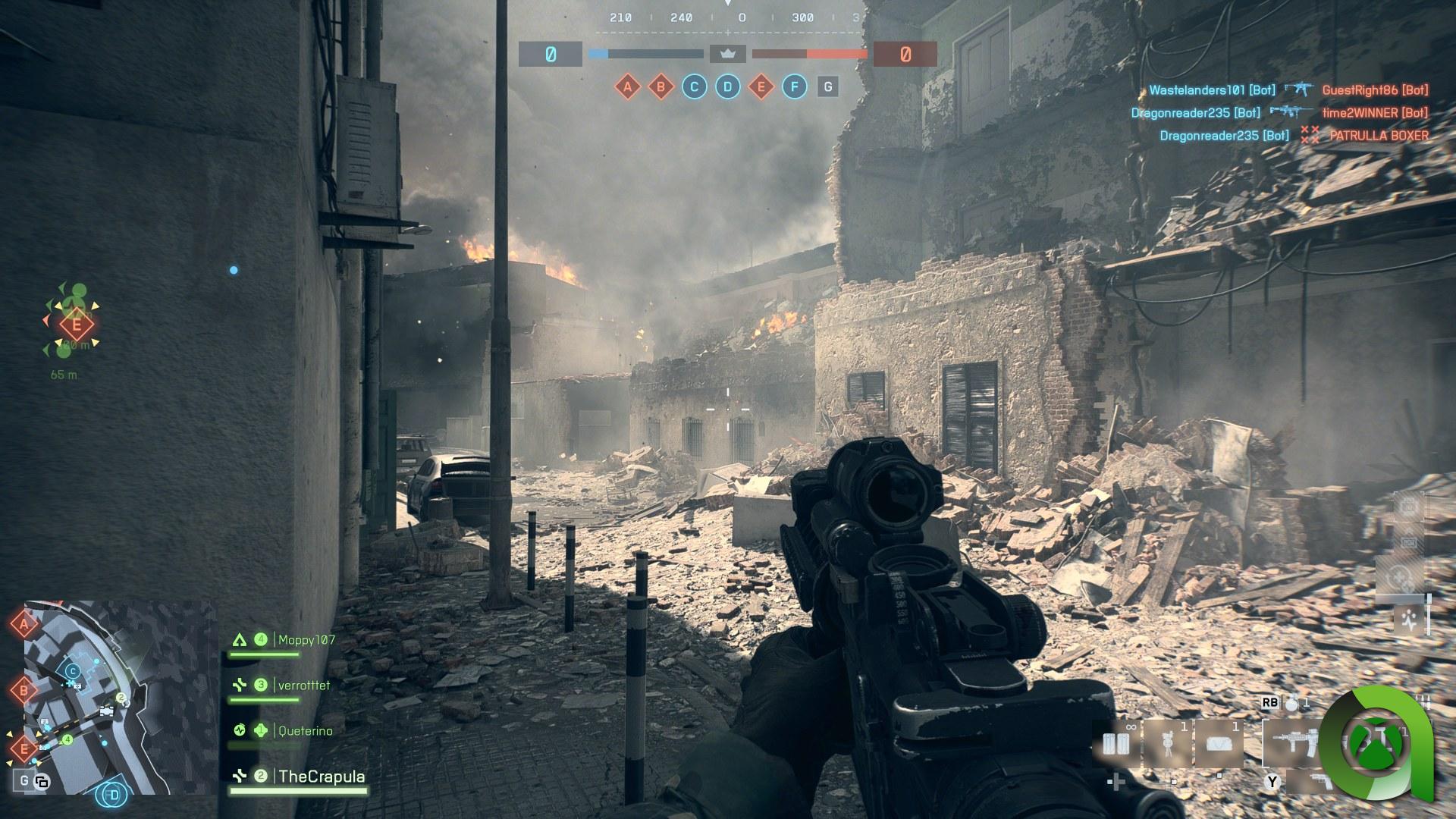The height and width of the screenshot is (819, 1456).
Task: Click the D objective marker on the minimap
Action: [x=114, y=795]
